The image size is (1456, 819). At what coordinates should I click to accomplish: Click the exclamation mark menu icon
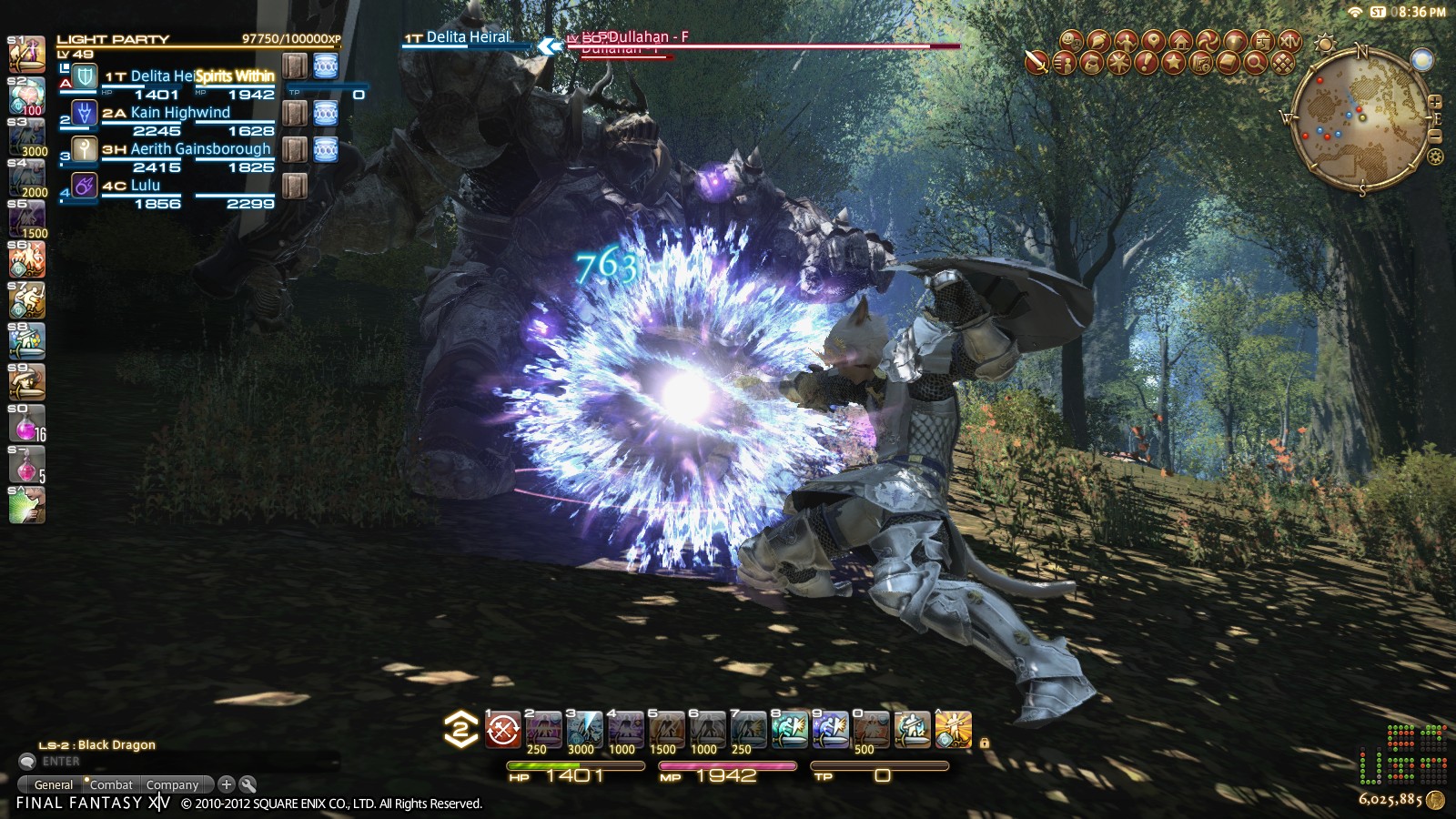1146,63
